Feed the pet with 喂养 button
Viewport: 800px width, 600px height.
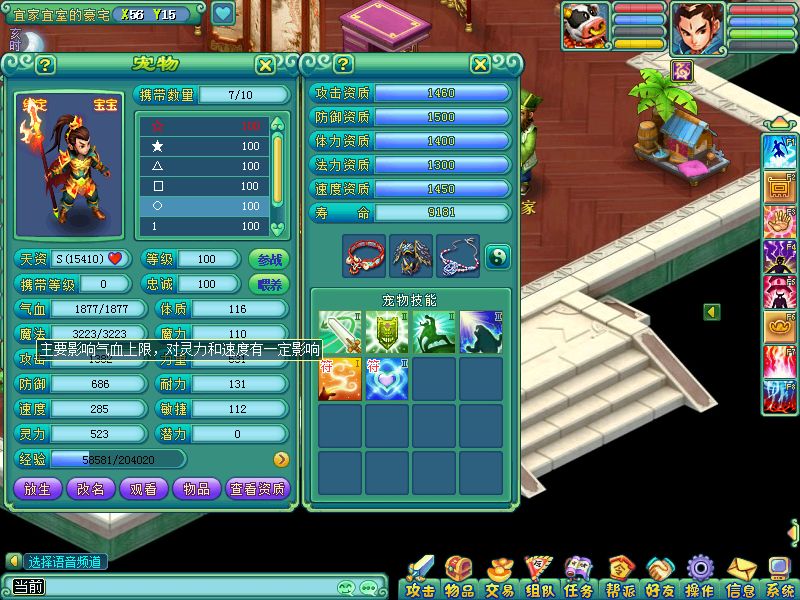pyautogui.click(x=269, y=284)
